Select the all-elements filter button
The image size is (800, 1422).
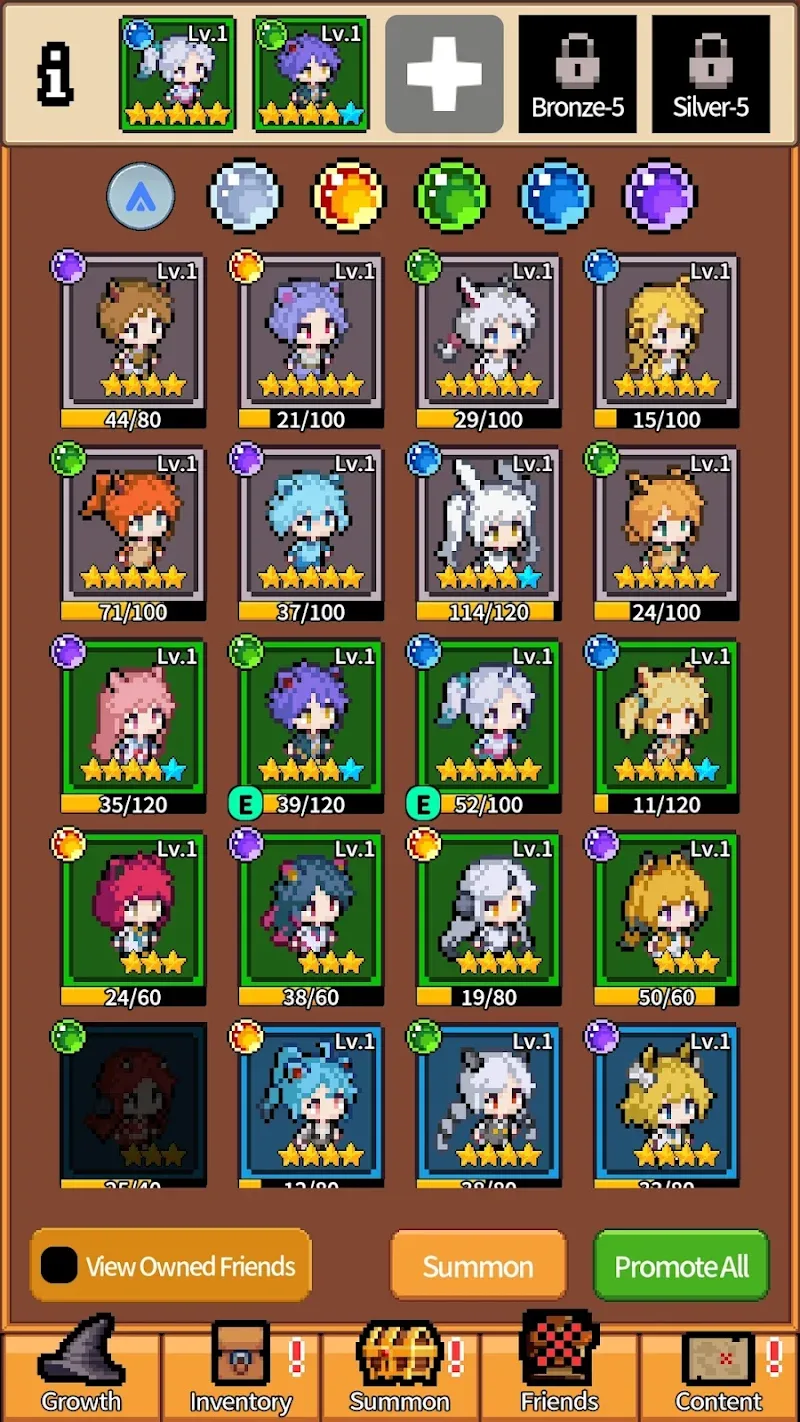tap(141, 196)
